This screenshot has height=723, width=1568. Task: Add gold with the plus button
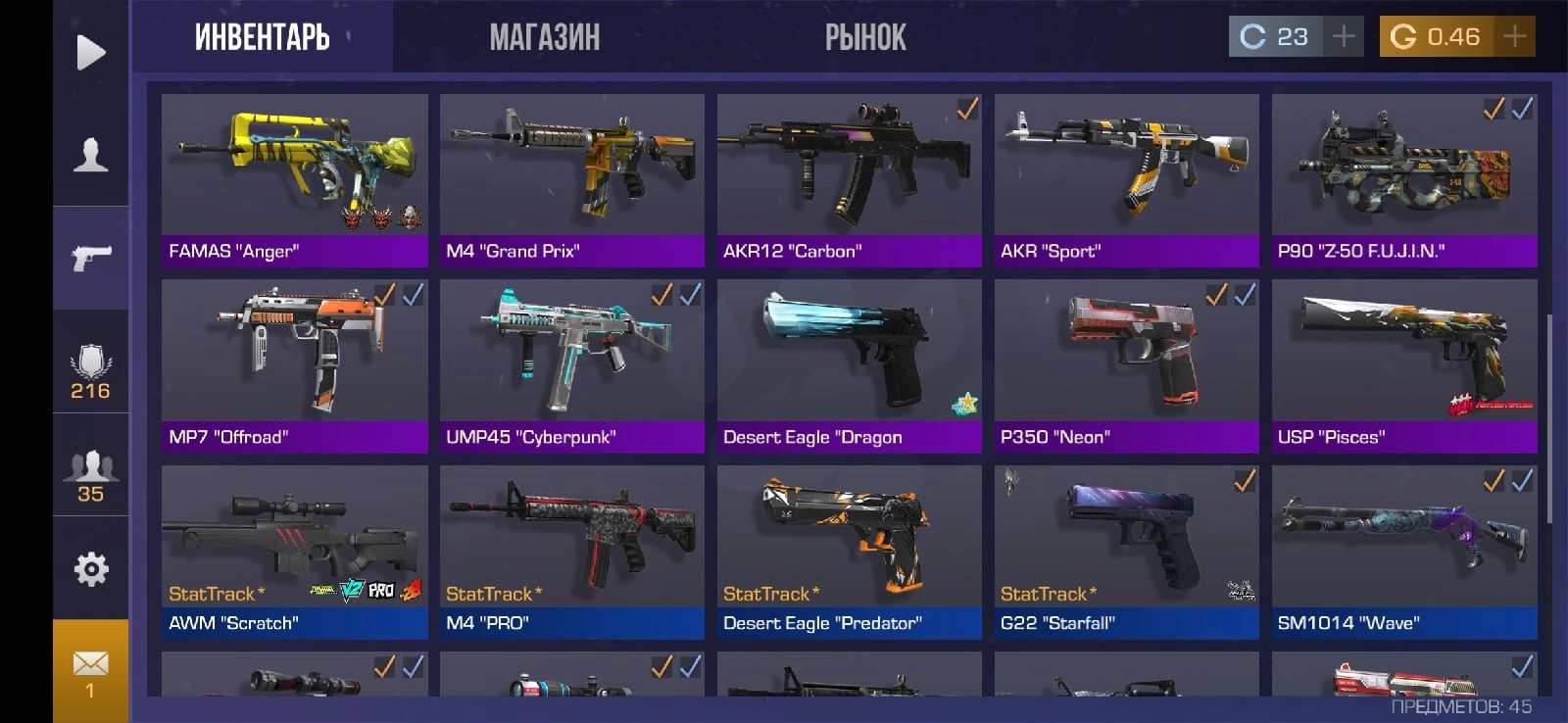(1515, 37)
